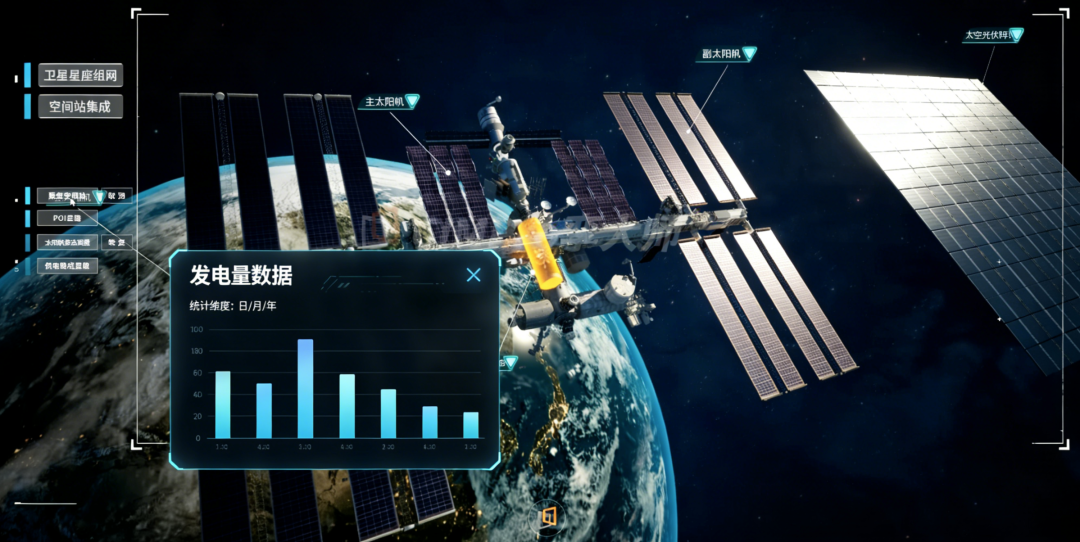Screen dimensions: 1080x542
Task: Click the tallest bar in the 发电量 chart
Action: click(305, 388)
